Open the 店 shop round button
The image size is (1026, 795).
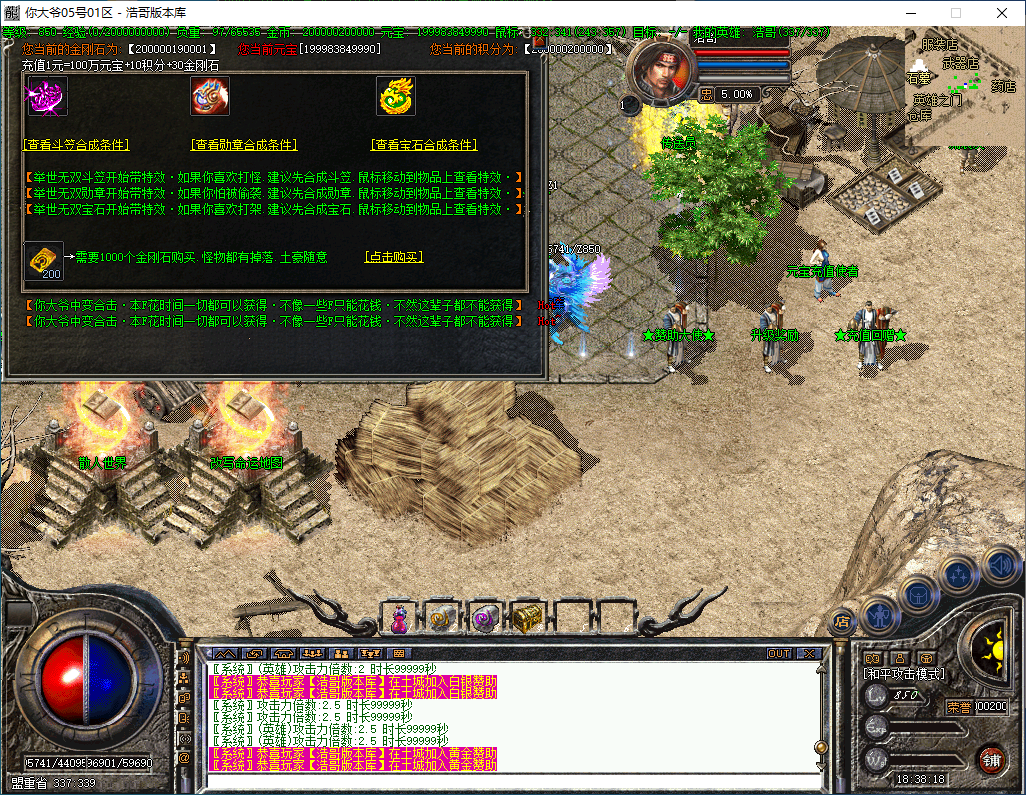pyautogui.click(x=842, y=620)
